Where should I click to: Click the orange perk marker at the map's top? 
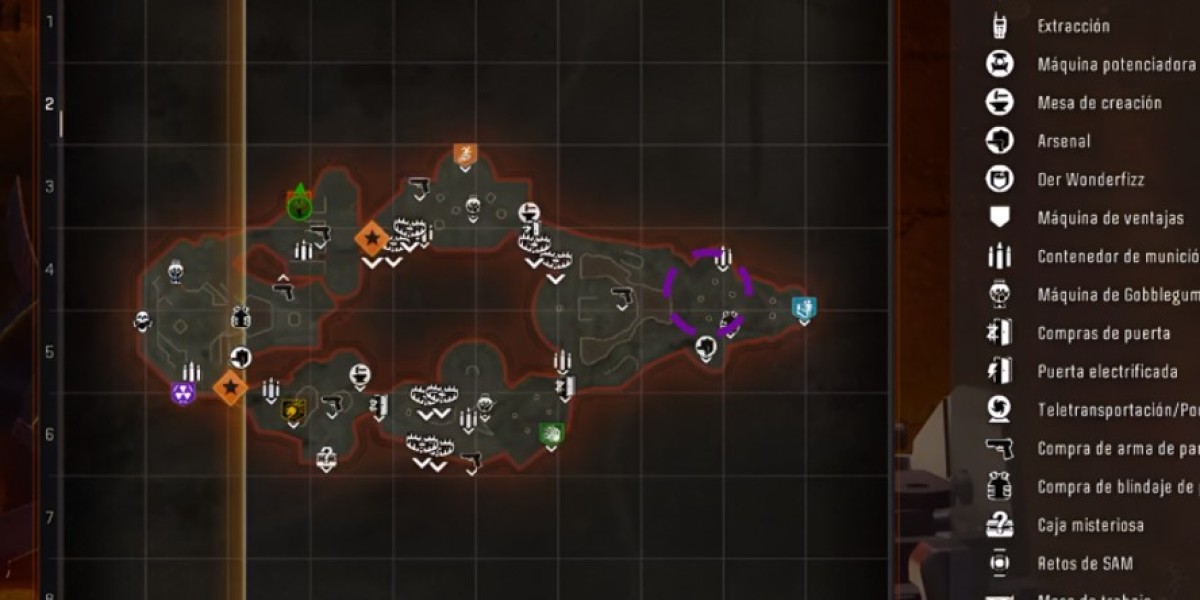click(x=465, y=154)
